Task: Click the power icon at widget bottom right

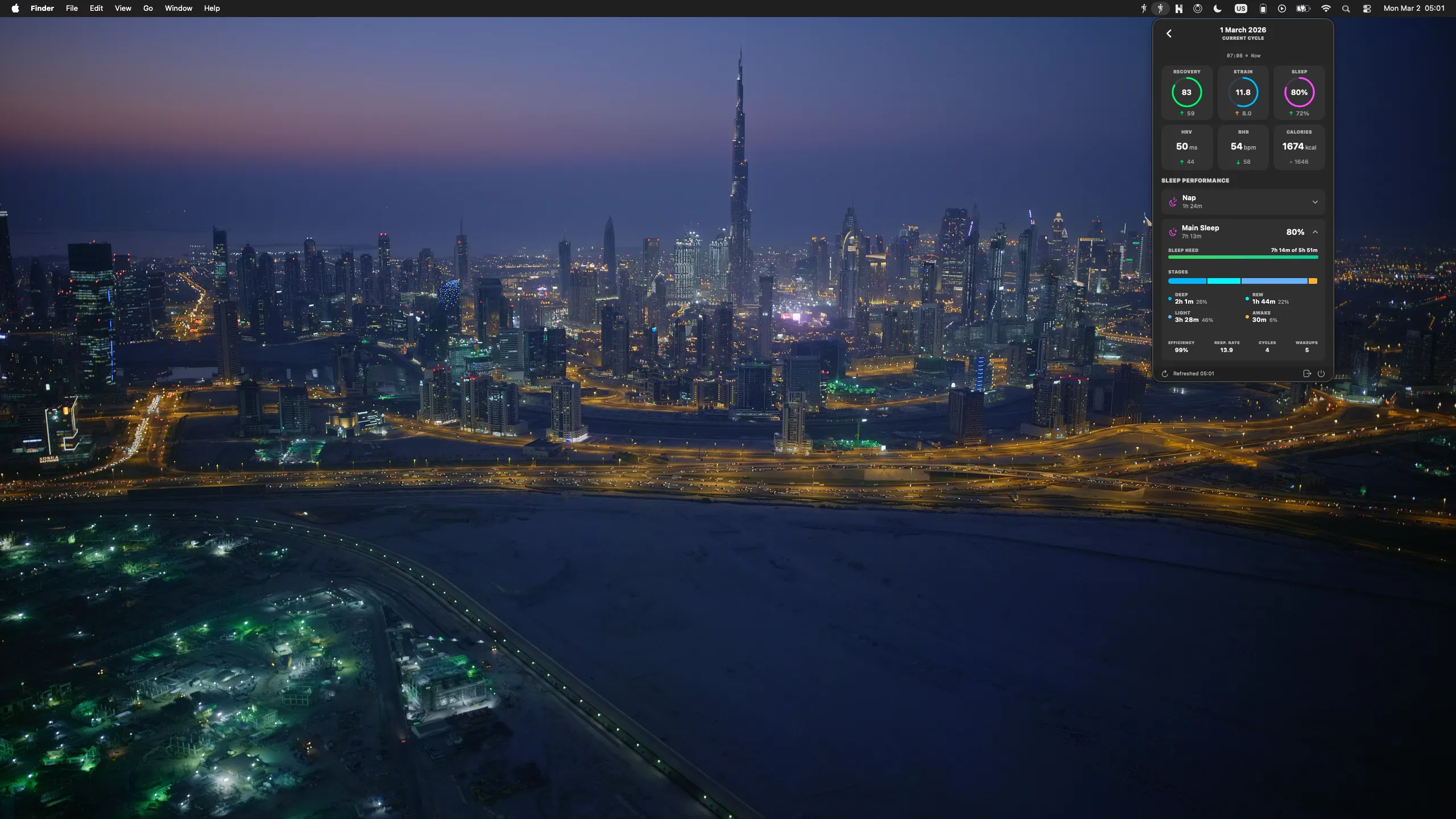Action: click(1321, 374)
